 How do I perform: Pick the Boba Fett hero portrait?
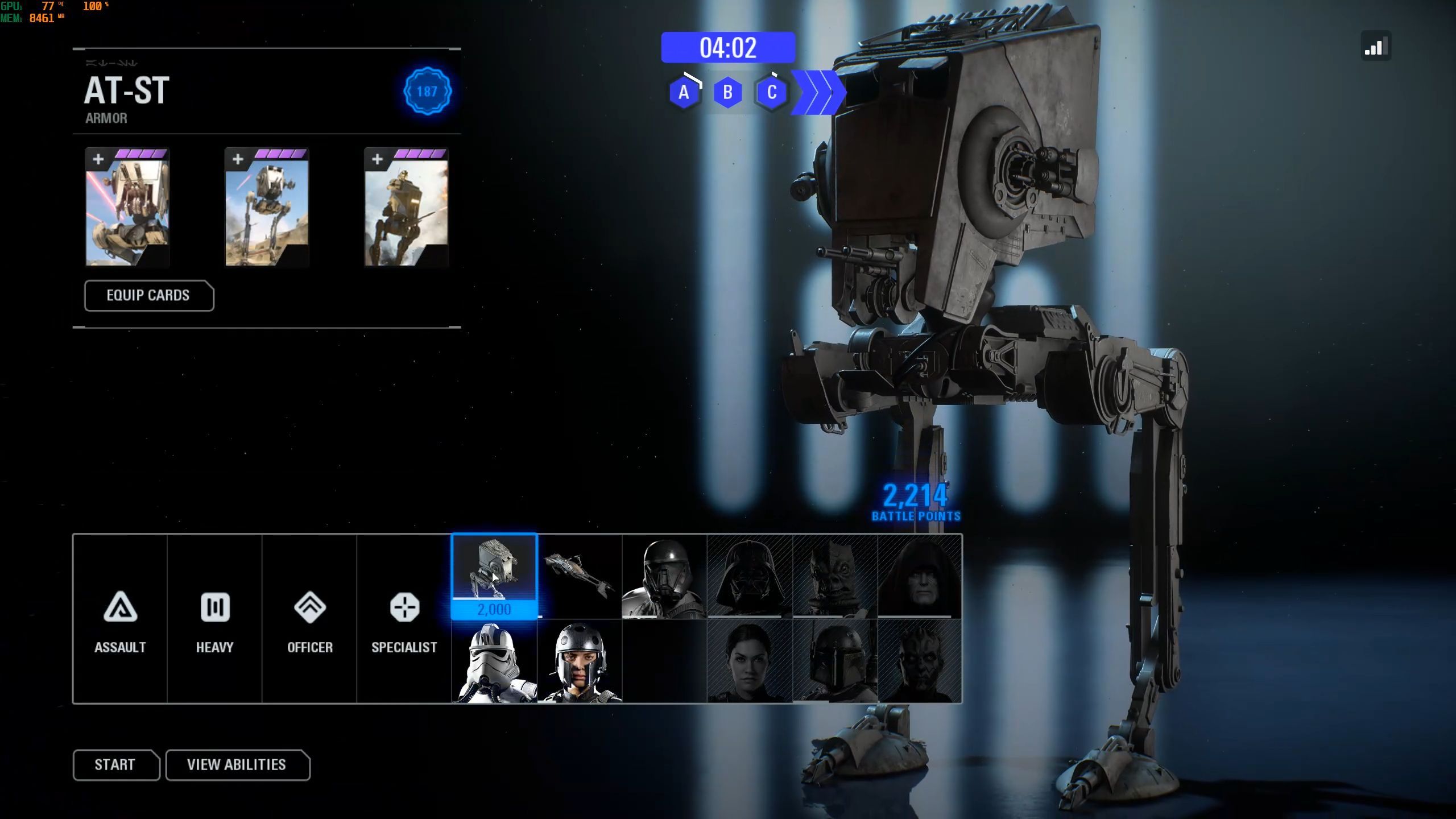click(x=834, y=661)
